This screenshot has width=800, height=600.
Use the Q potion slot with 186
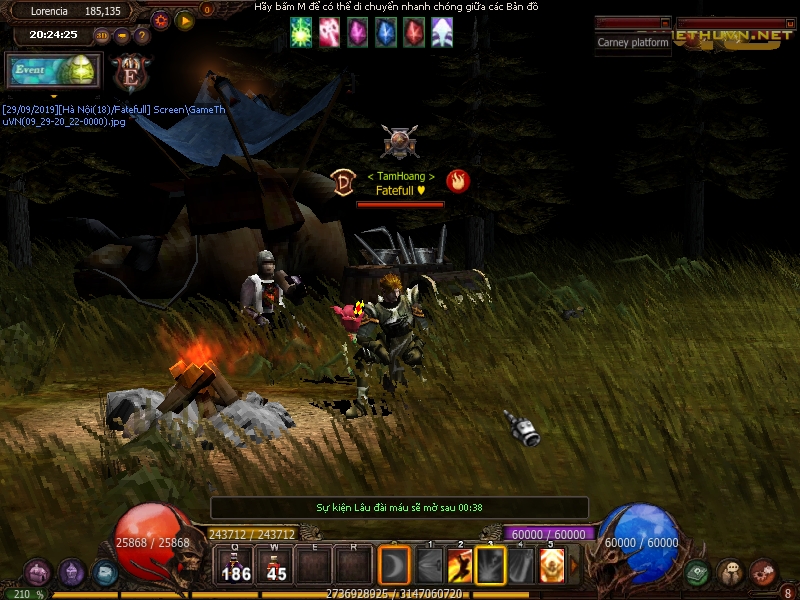pos(237,566)
